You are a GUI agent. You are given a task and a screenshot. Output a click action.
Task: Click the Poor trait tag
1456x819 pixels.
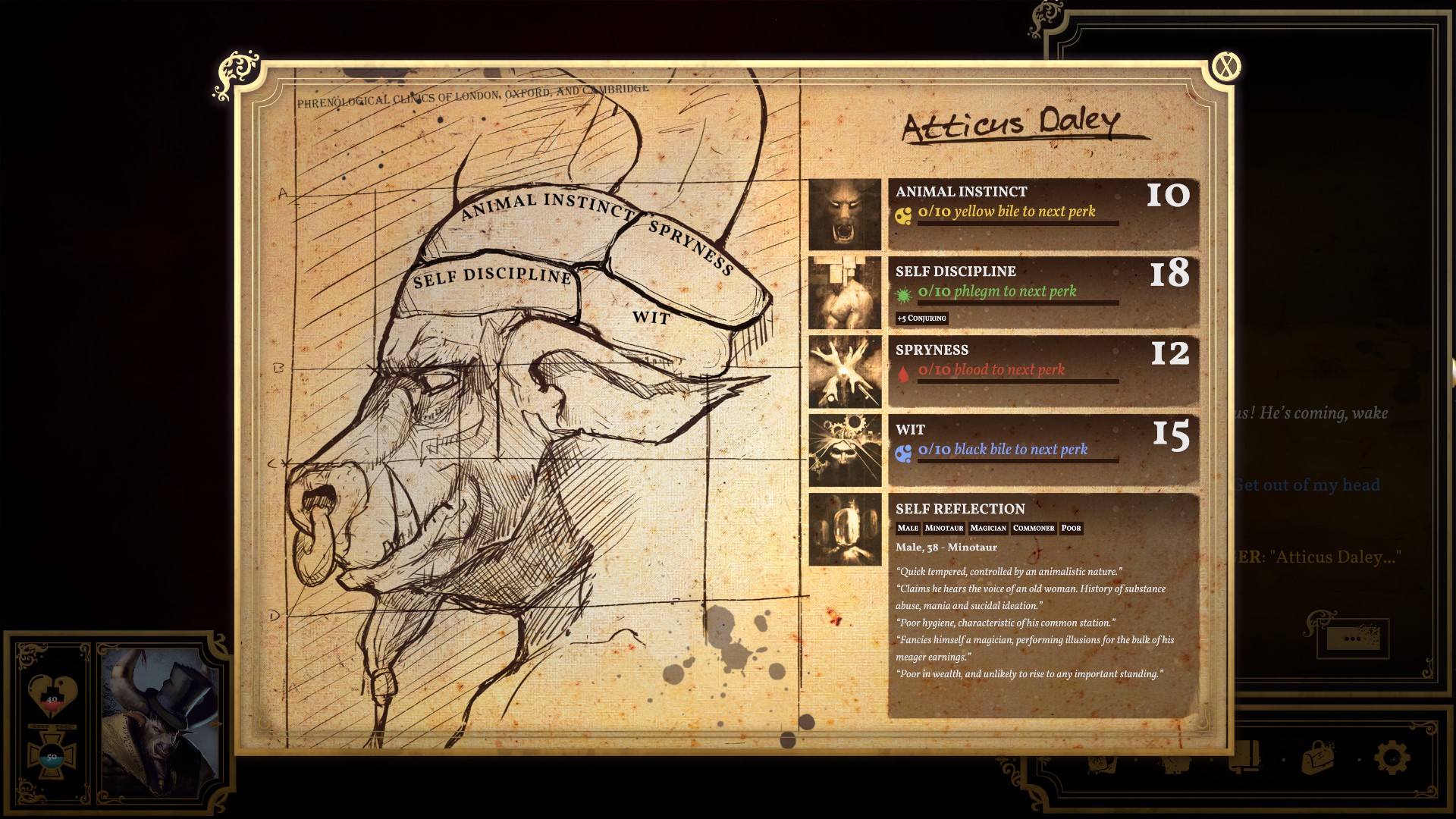[1071, 528]
